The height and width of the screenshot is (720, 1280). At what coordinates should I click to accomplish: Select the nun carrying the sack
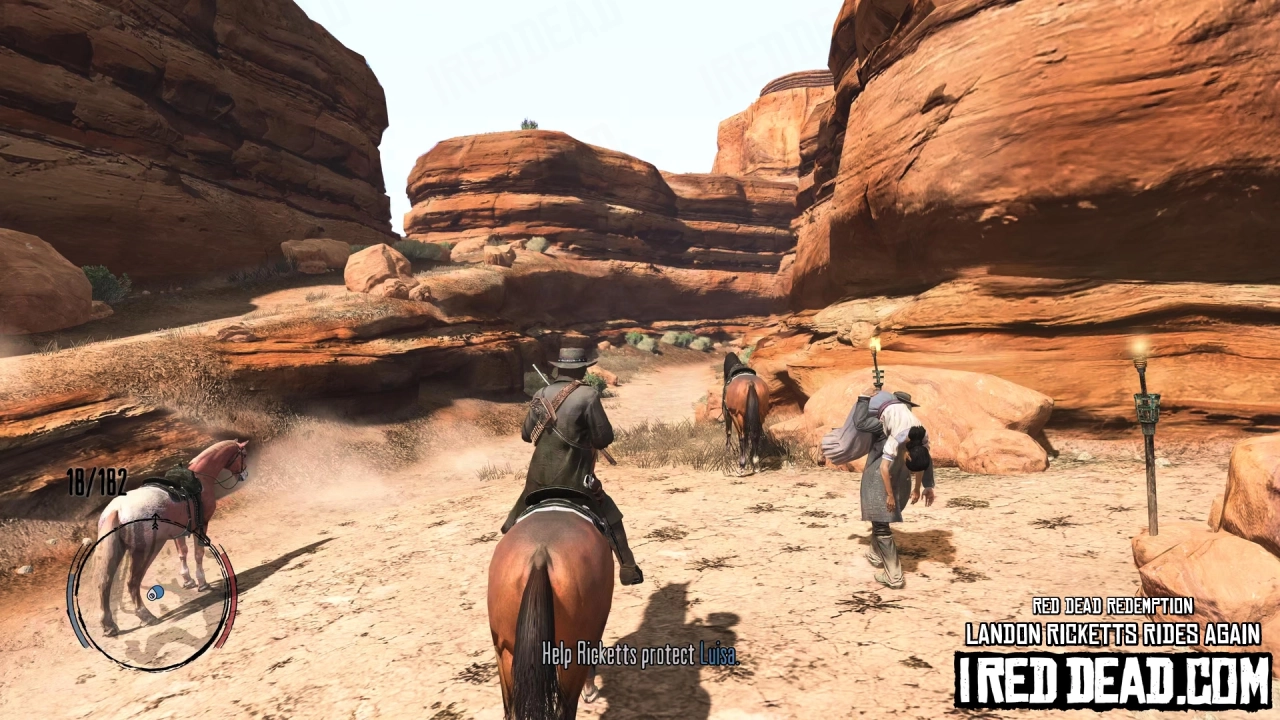coord(880,480)
